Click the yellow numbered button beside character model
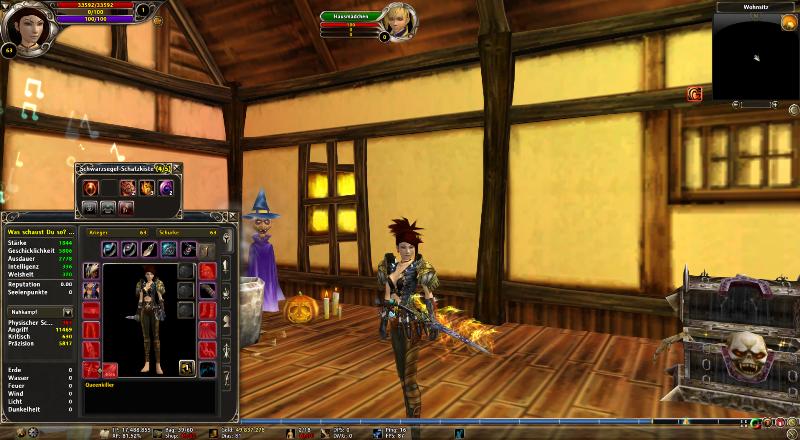Viewport: 800px width, 440px height. tap(186, 368)
